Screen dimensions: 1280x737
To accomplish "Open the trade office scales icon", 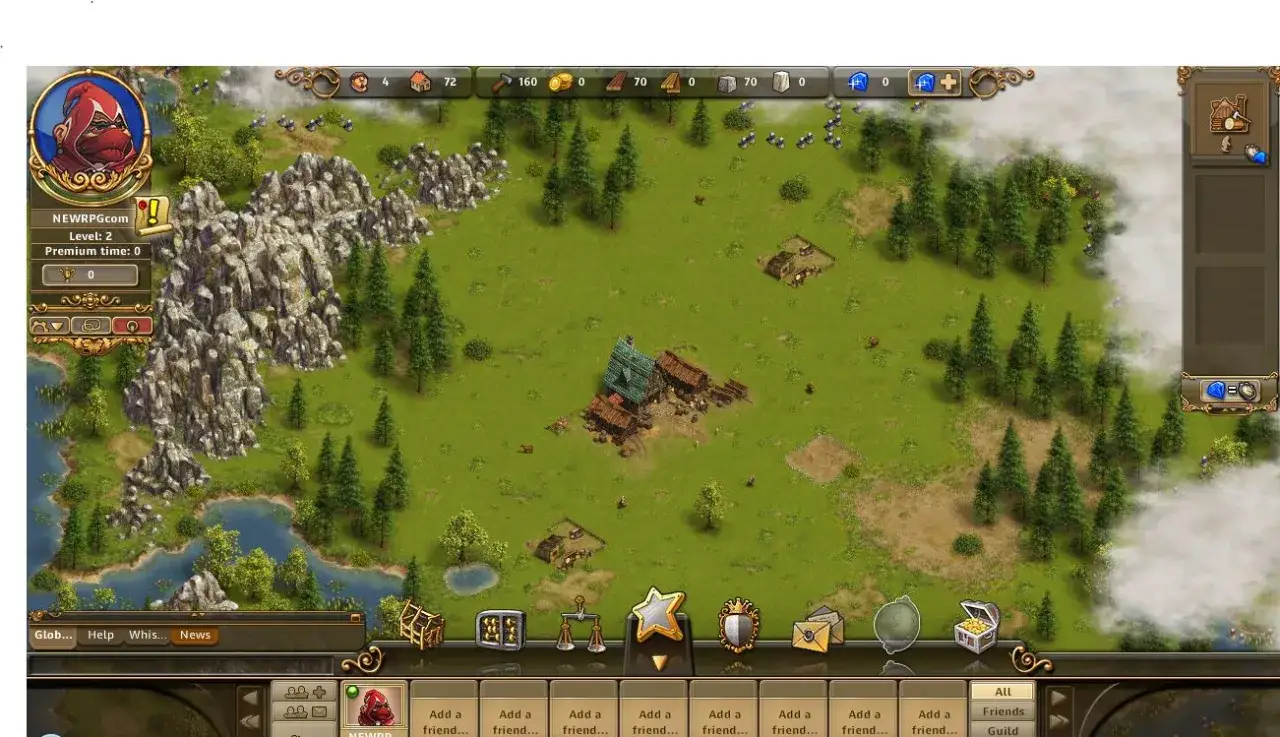I will pyautogui.click(x=580, y=624).
